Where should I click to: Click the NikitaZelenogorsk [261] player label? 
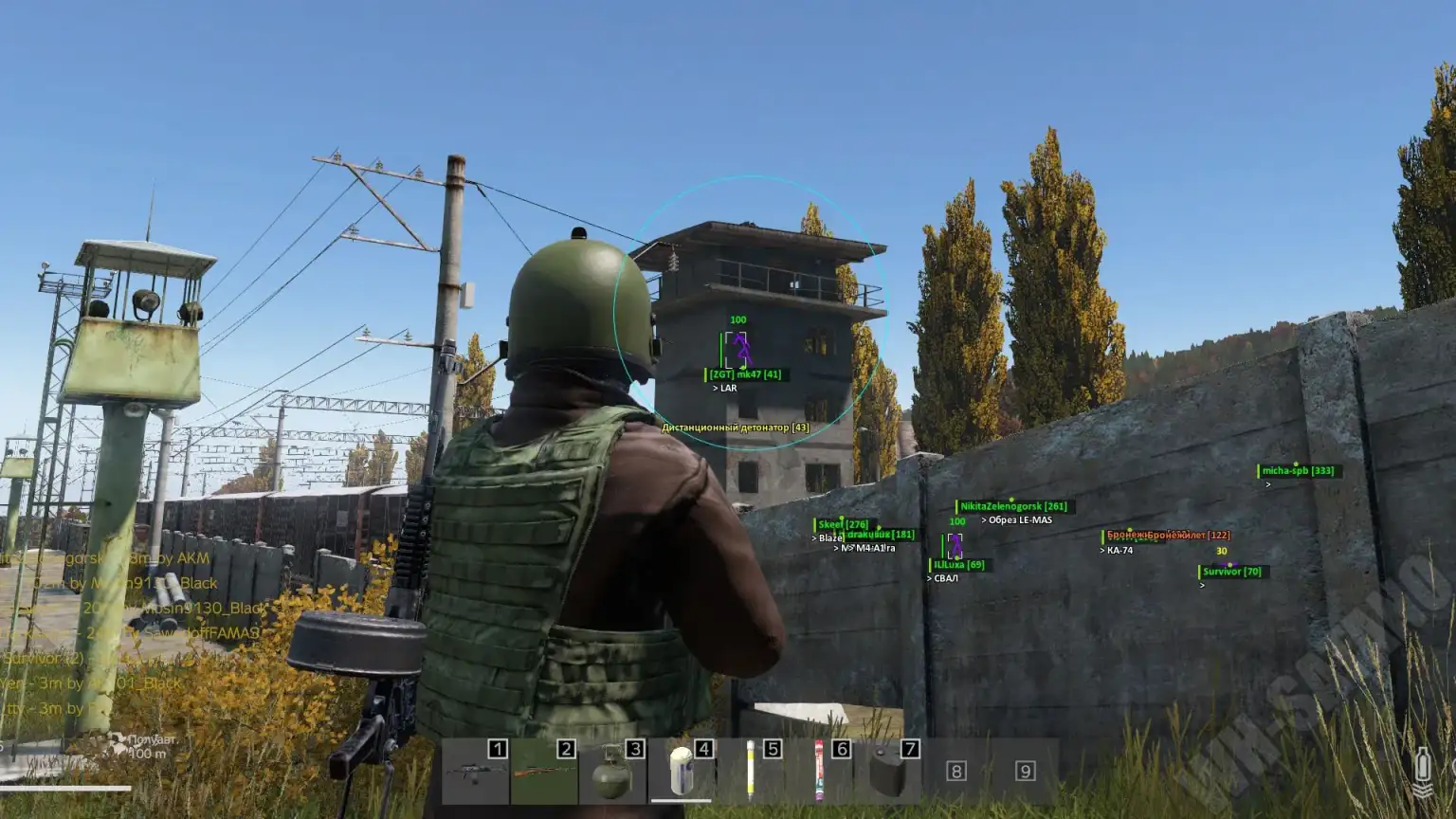point(1013,506)
